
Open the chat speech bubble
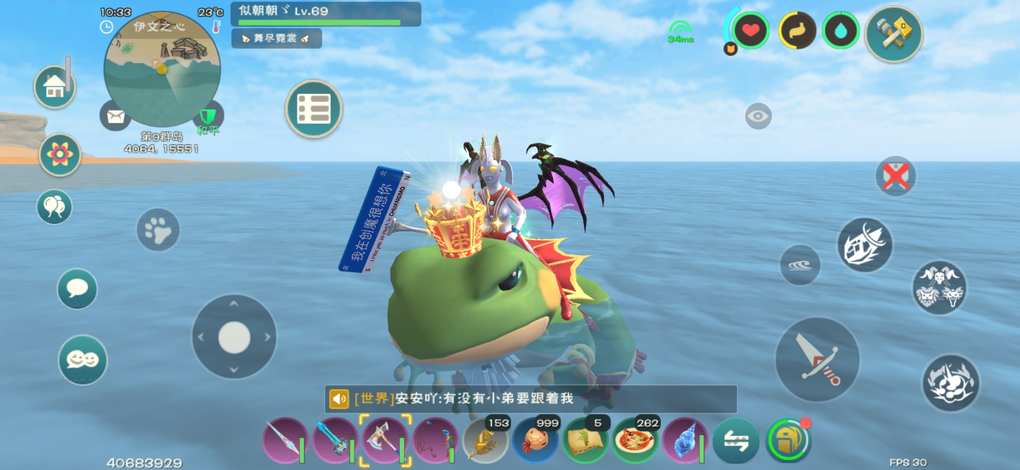tap(77, 289)
